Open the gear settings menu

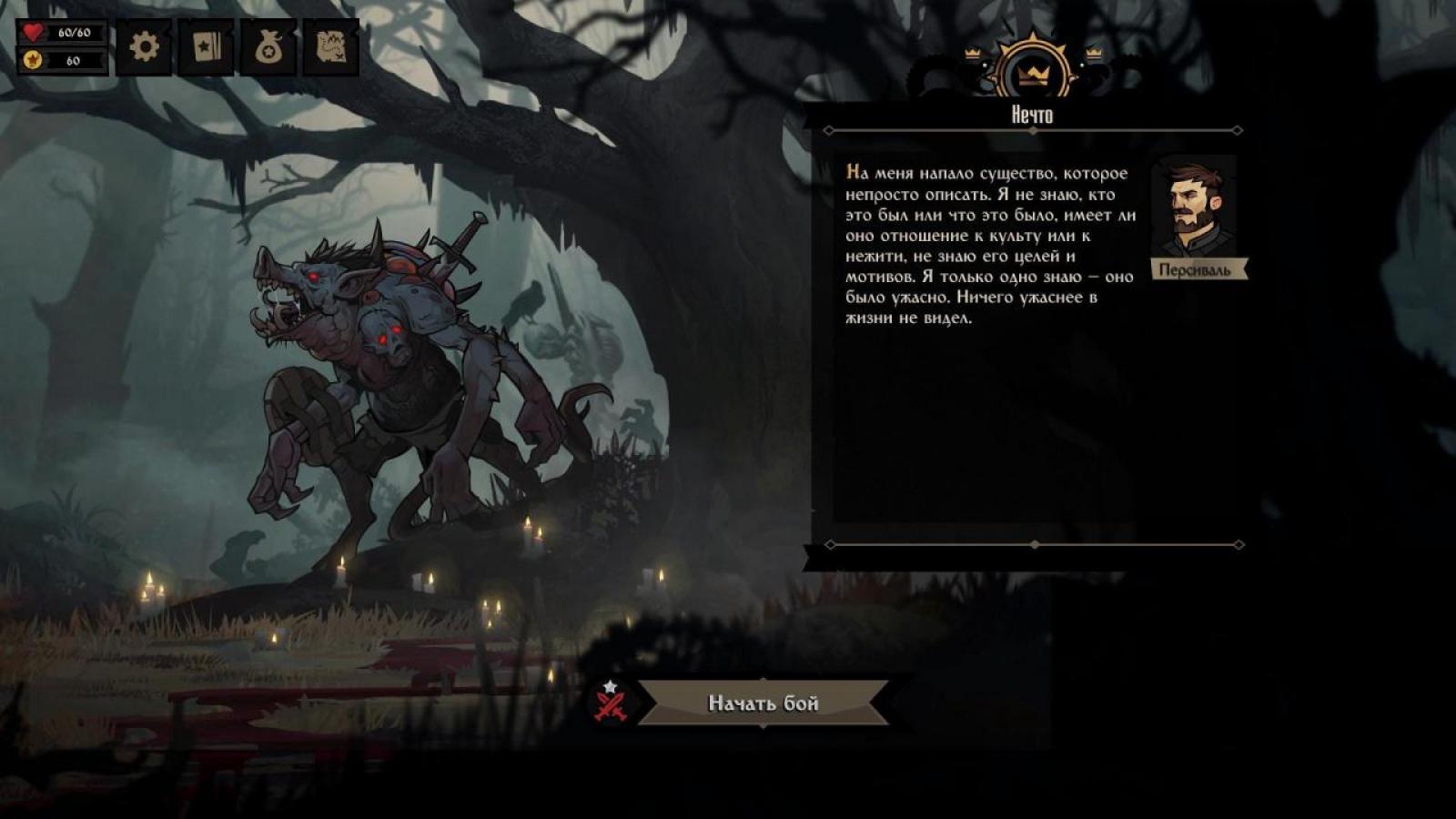point(144,46)
